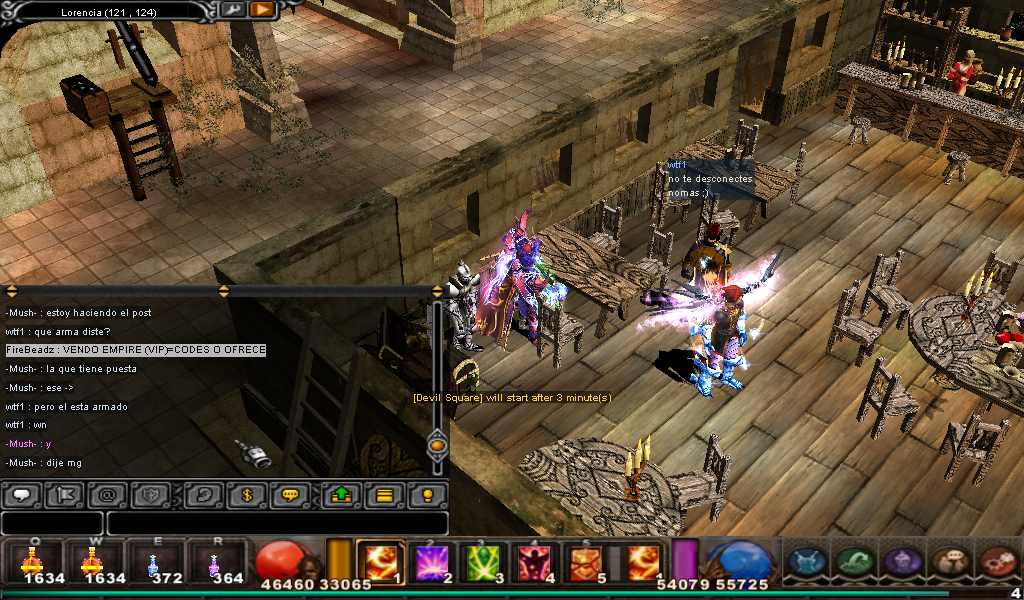
Task: Click the yellow stacked lines chat button
Action: (384, 494)
